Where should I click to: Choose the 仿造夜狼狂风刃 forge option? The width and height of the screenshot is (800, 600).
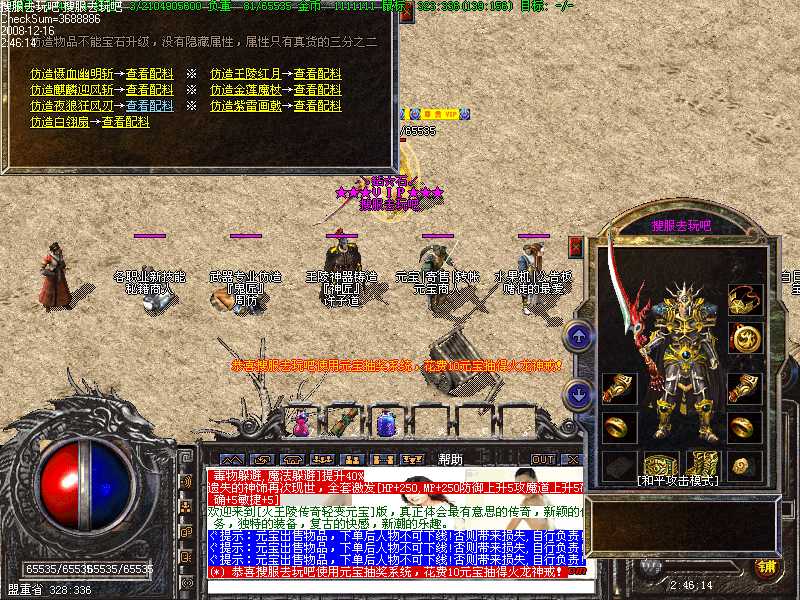tap(71, 106)
